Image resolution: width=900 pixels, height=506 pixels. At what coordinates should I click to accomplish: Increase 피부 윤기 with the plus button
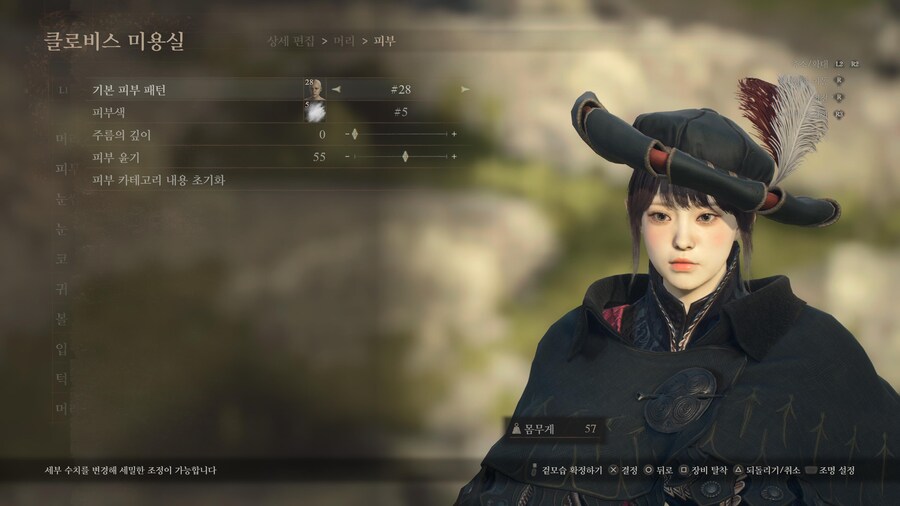(x=454, y=157)
